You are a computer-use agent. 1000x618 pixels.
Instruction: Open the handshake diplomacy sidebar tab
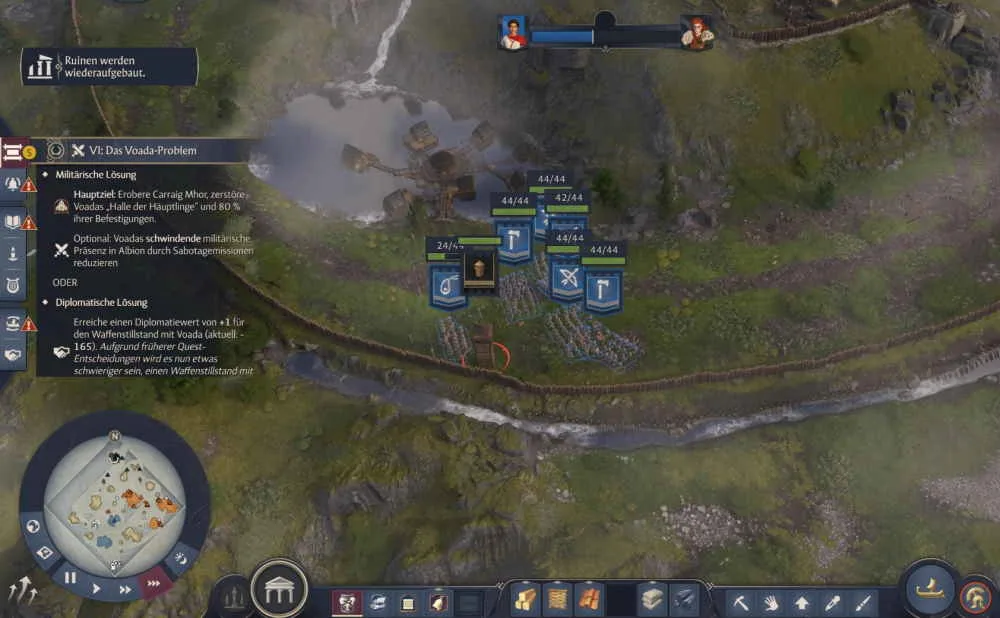click(x=14, y=354)
